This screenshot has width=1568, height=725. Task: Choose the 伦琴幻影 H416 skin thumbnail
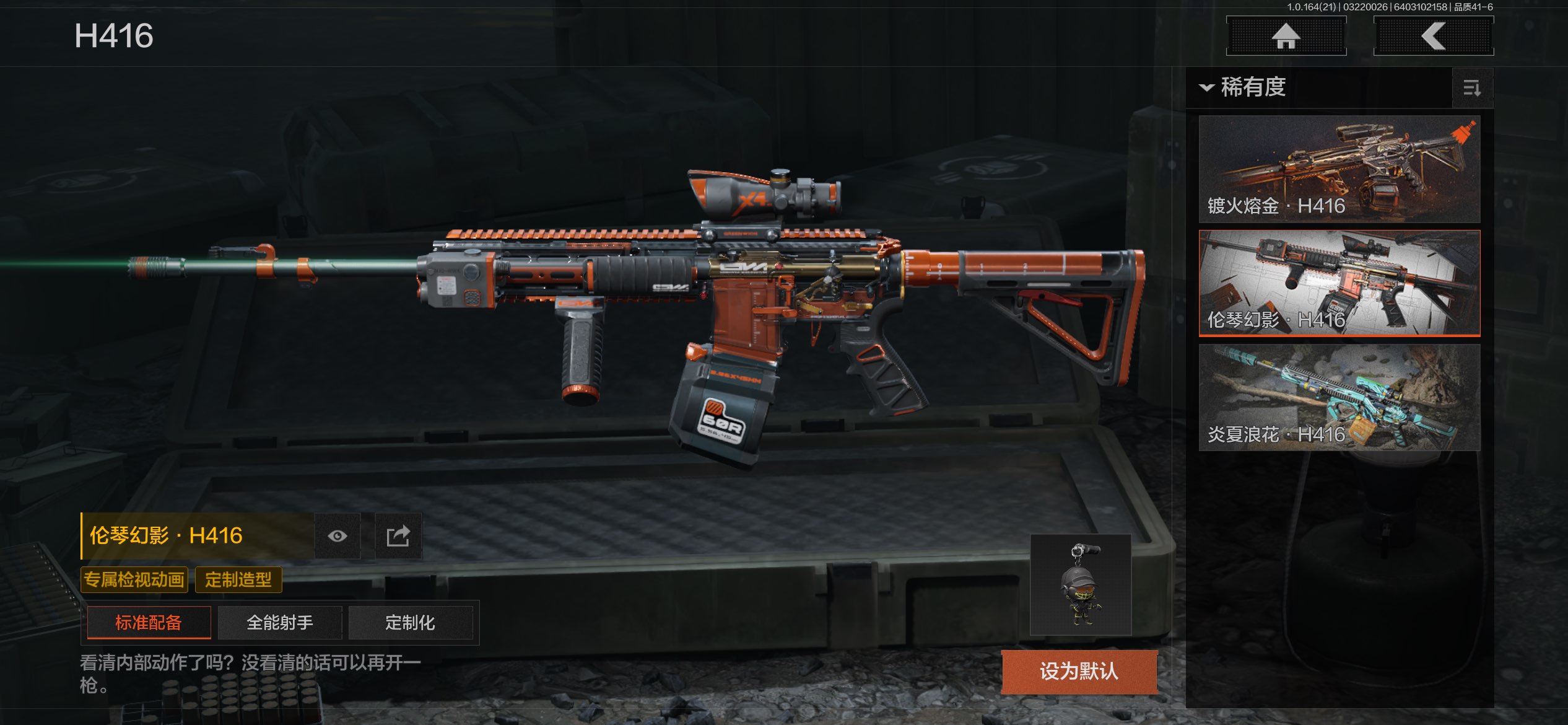[1339, 283]
